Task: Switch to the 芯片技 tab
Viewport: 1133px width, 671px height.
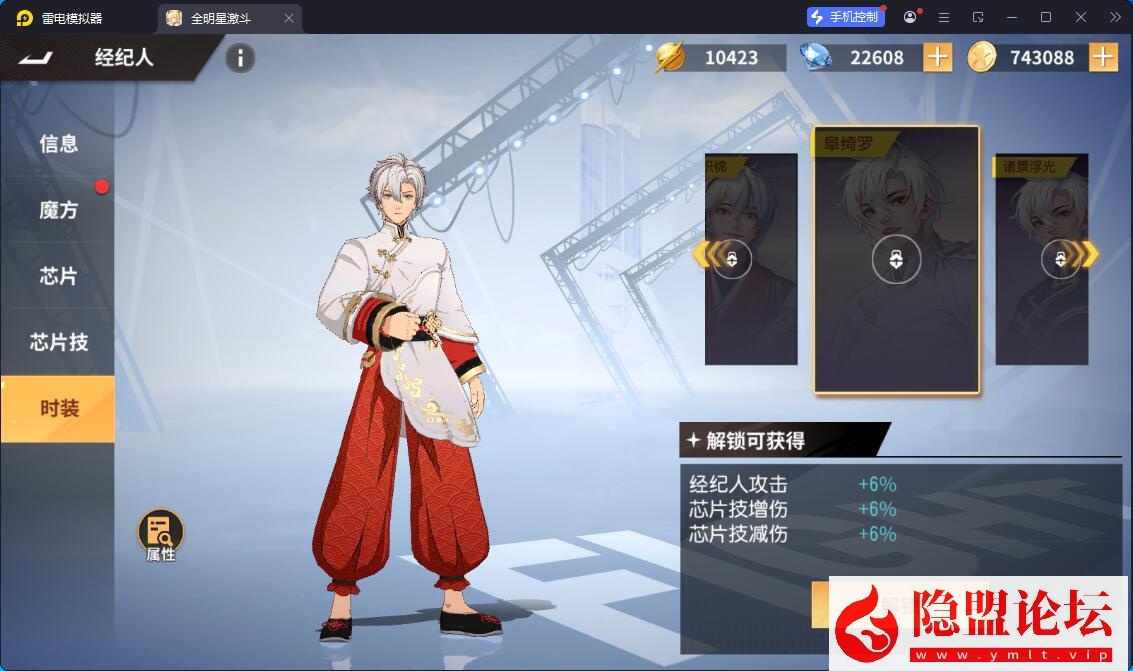Action: (58, 342)
